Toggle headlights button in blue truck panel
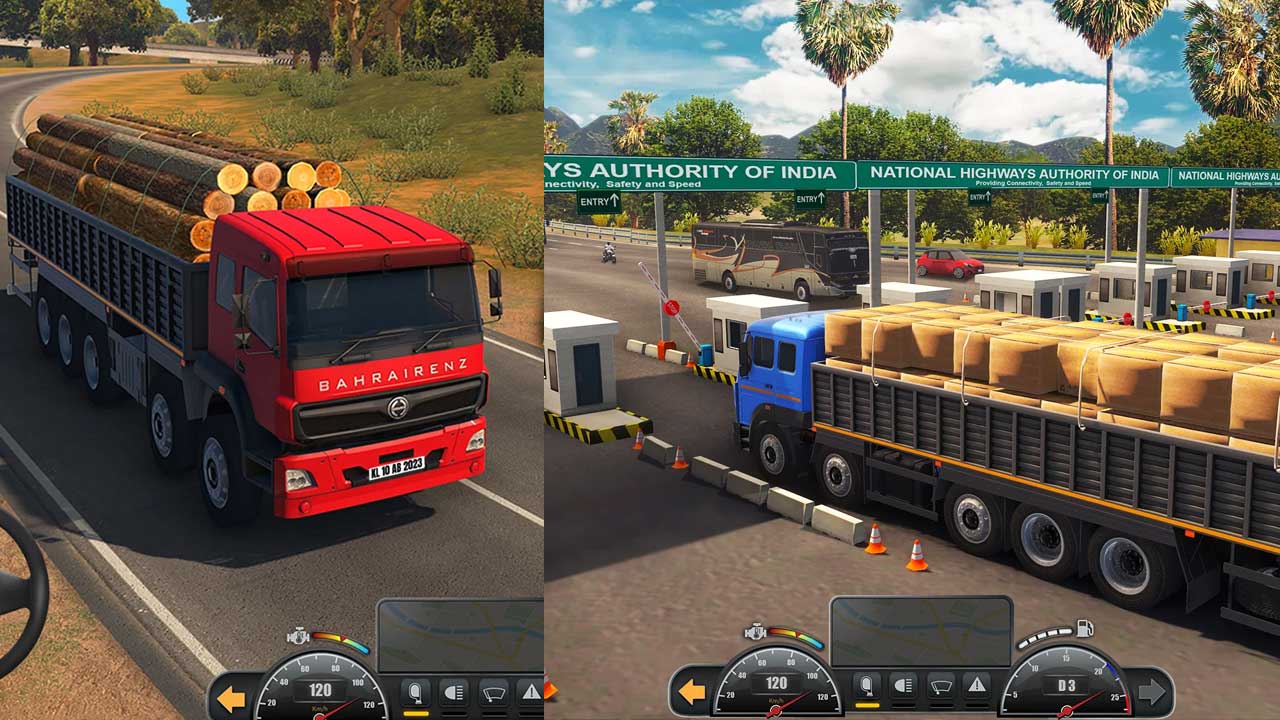1280x720 pixels. [x=903, y=686]
